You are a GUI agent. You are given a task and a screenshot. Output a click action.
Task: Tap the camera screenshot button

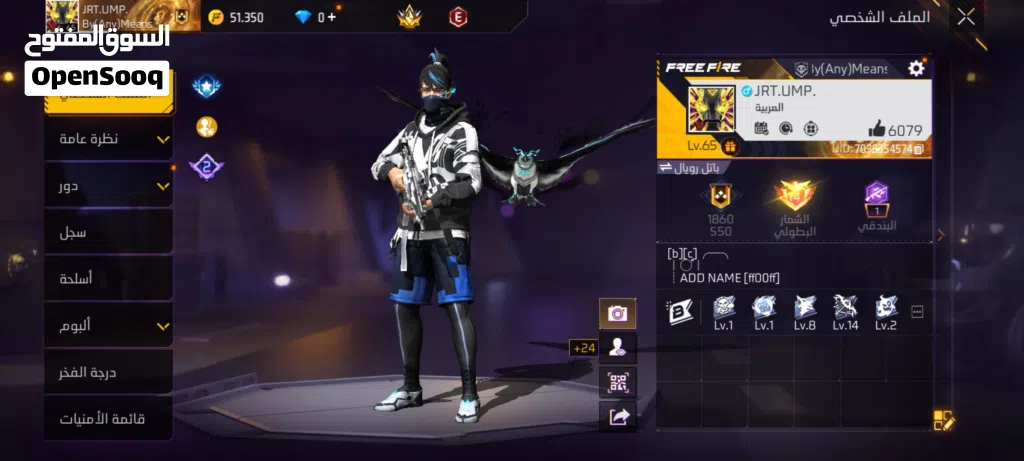click(617, 313)
